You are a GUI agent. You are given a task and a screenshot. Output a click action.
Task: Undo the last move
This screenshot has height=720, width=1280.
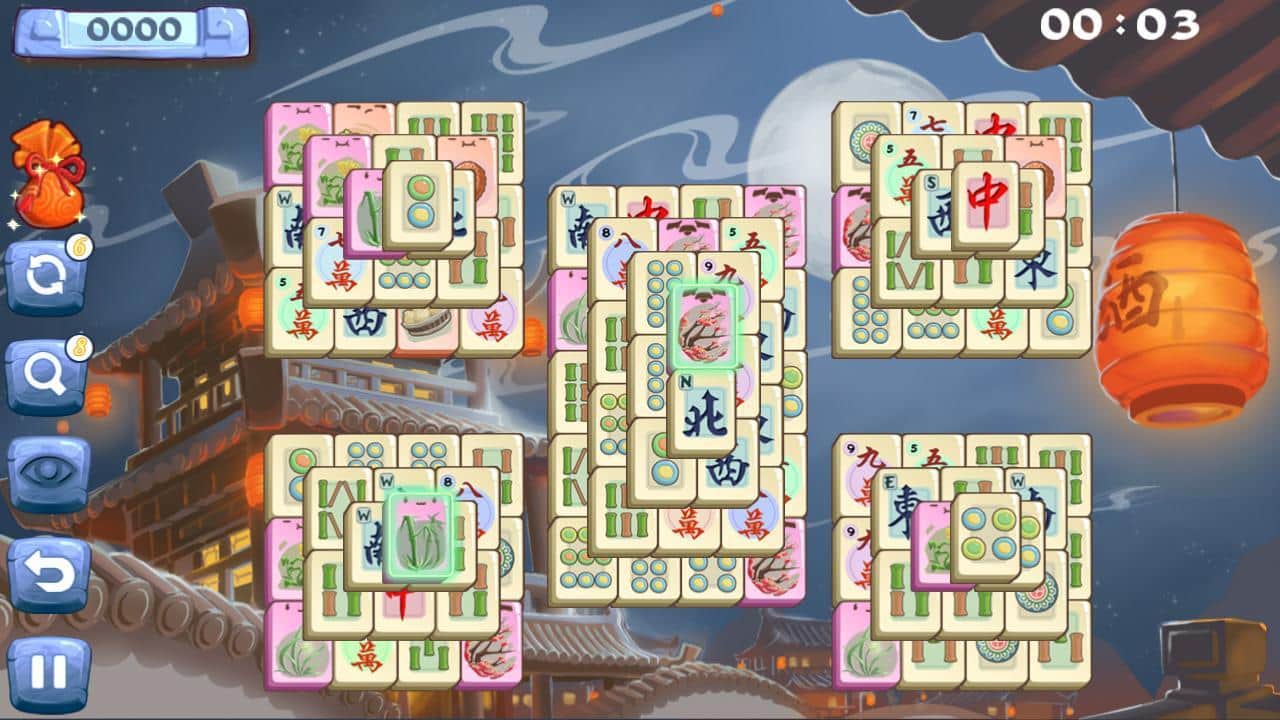coord(45,565)
